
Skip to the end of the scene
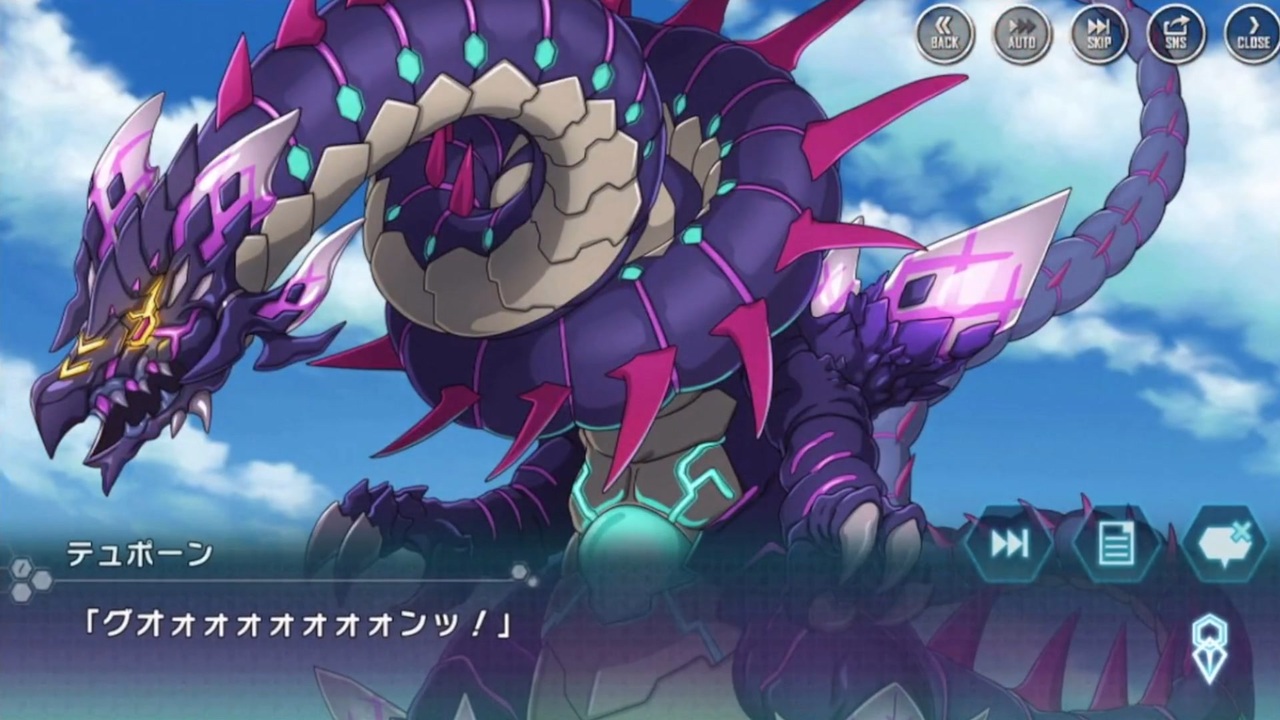click(x=1098, y=35)
